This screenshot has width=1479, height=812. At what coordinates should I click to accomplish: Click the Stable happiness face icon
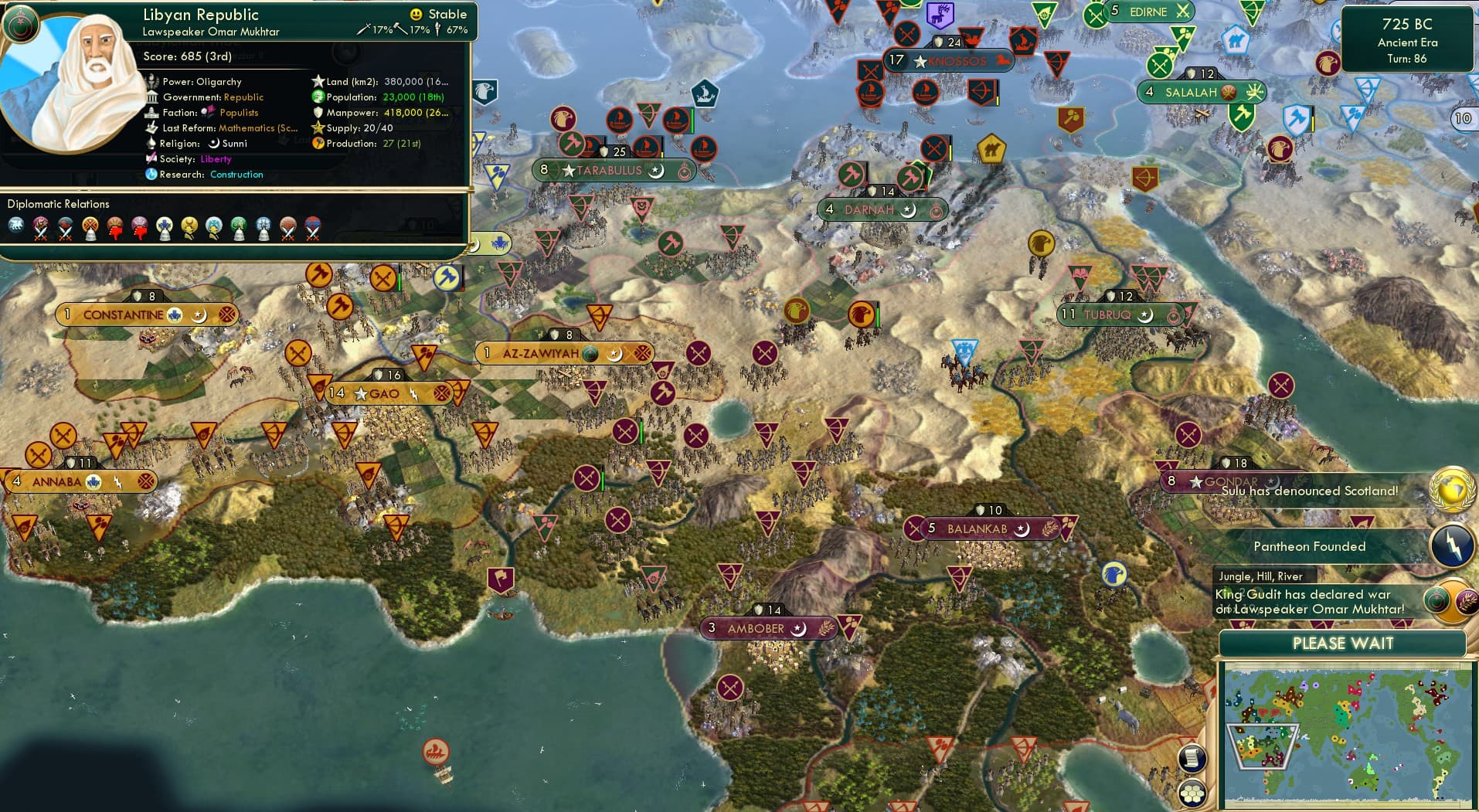[416, 14]
